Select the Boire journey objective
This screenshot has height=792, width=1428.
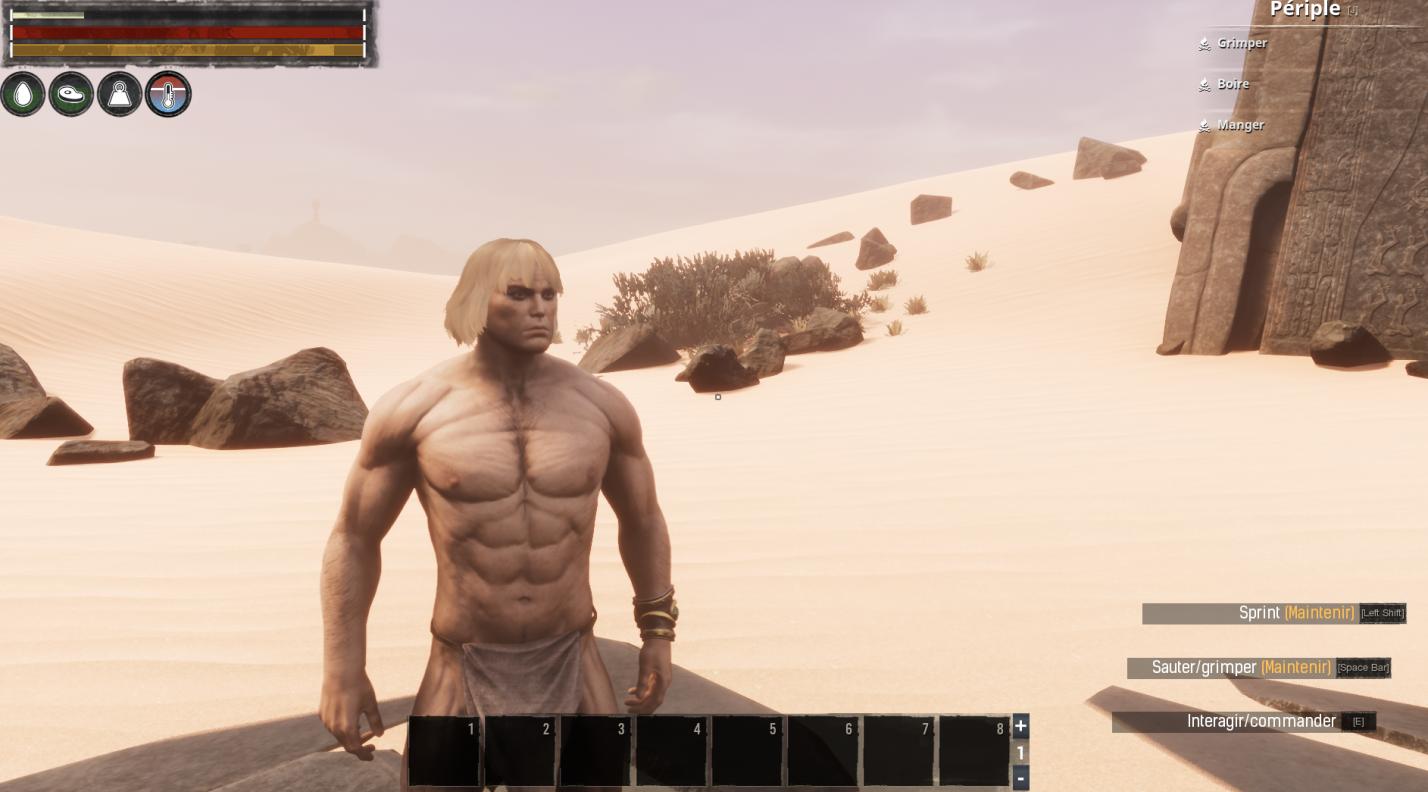(1232, 84)
